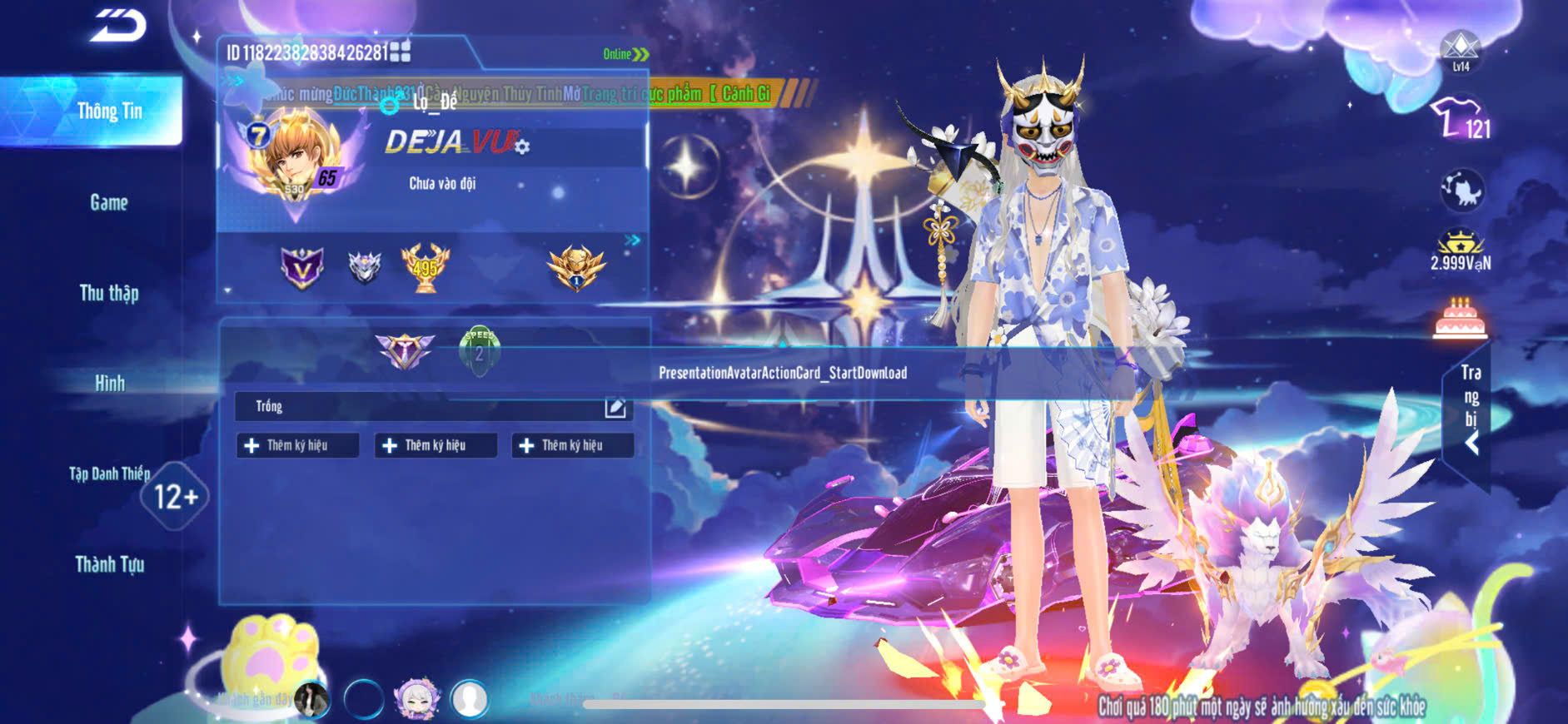Open the Lv14 diamond icon
1568x724 pixels.
[1461, 52]
